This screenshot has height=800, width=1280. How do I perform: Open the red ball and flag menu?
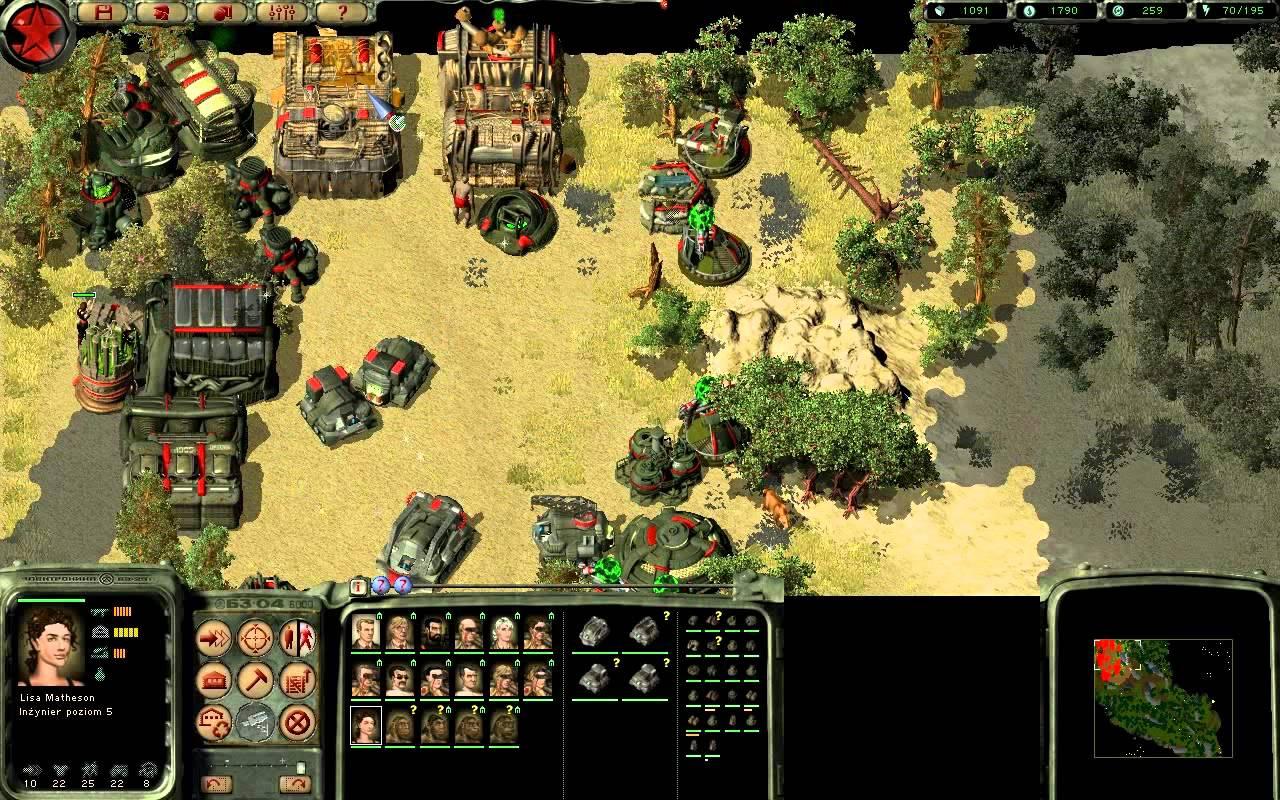click(221, 13)
